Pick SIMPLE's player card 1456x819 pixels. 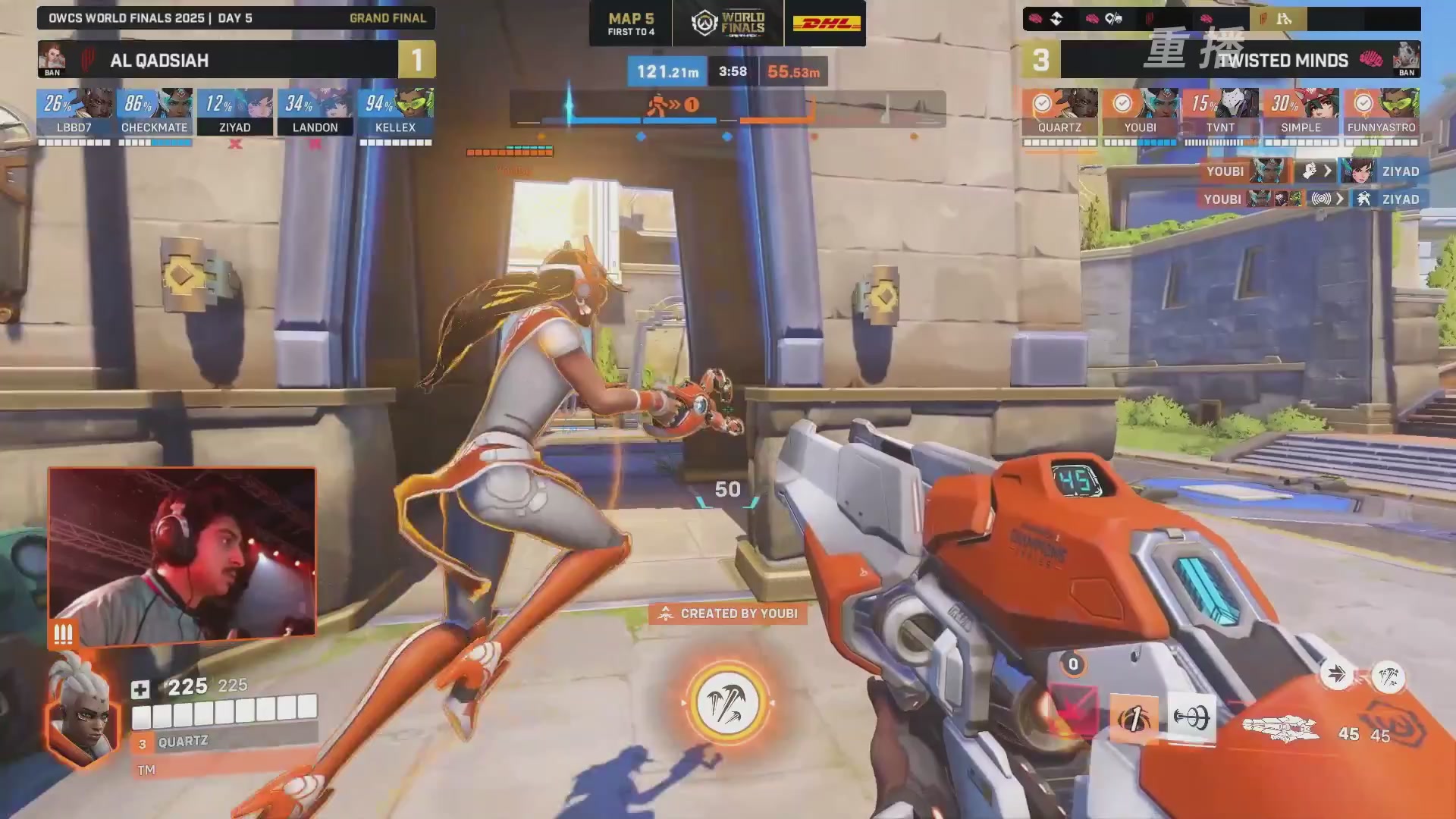(1301, 112)
